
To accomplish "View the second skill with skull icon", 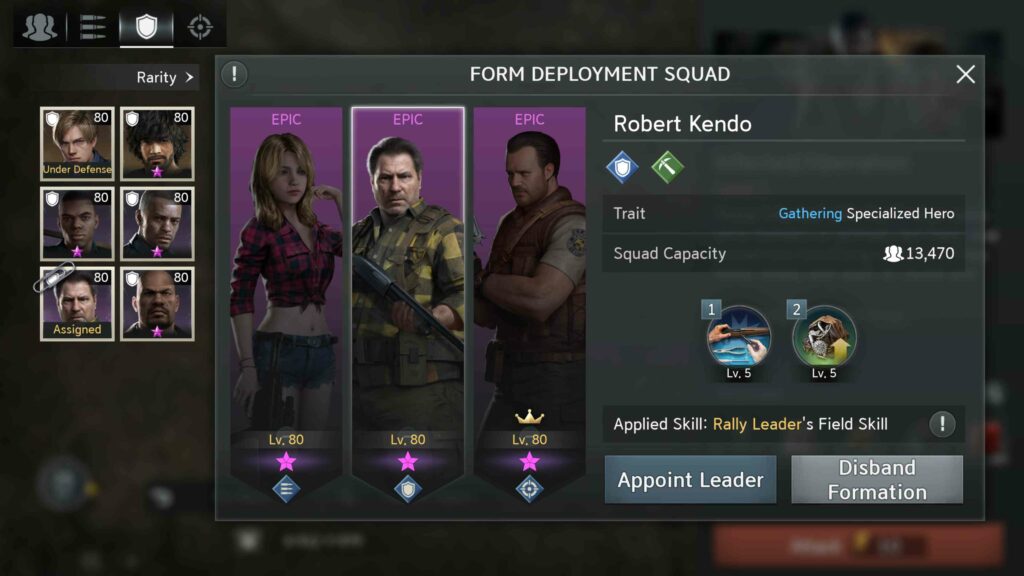I will coord(824,338).
